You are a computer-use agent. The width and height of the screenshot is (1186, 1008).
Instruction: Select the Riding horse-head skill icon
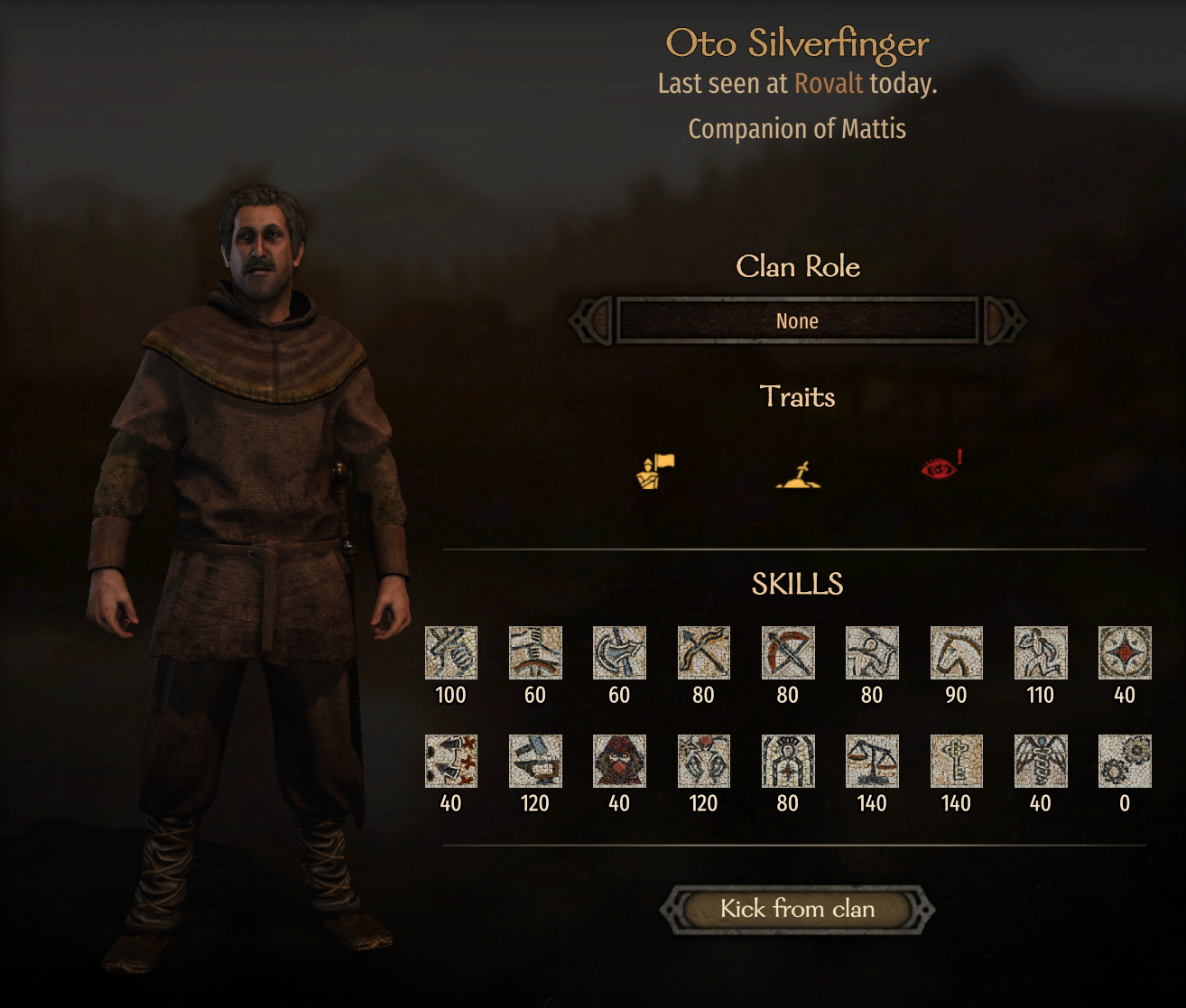[956, 652]
